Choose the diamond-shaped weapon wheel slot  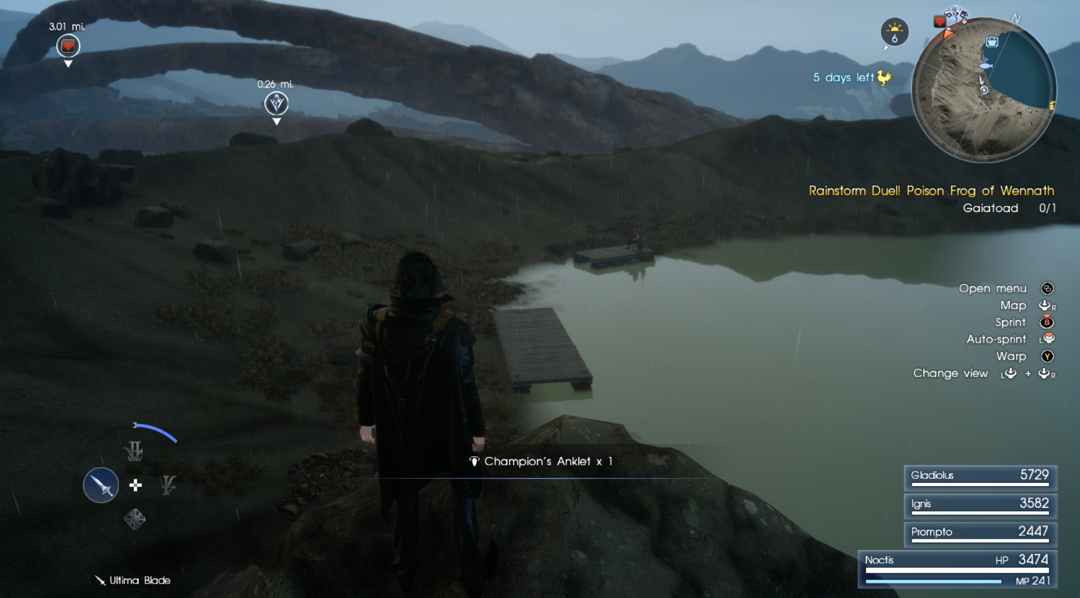click(135, 518)
